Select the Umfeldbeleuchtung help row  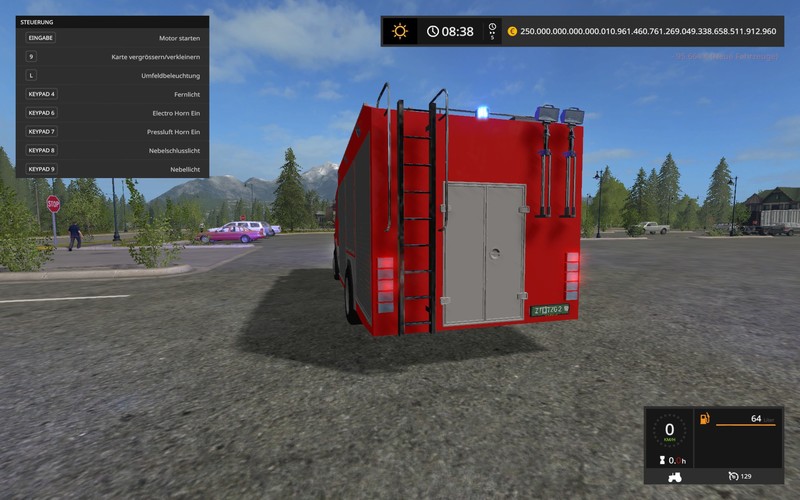click(112, 75)
